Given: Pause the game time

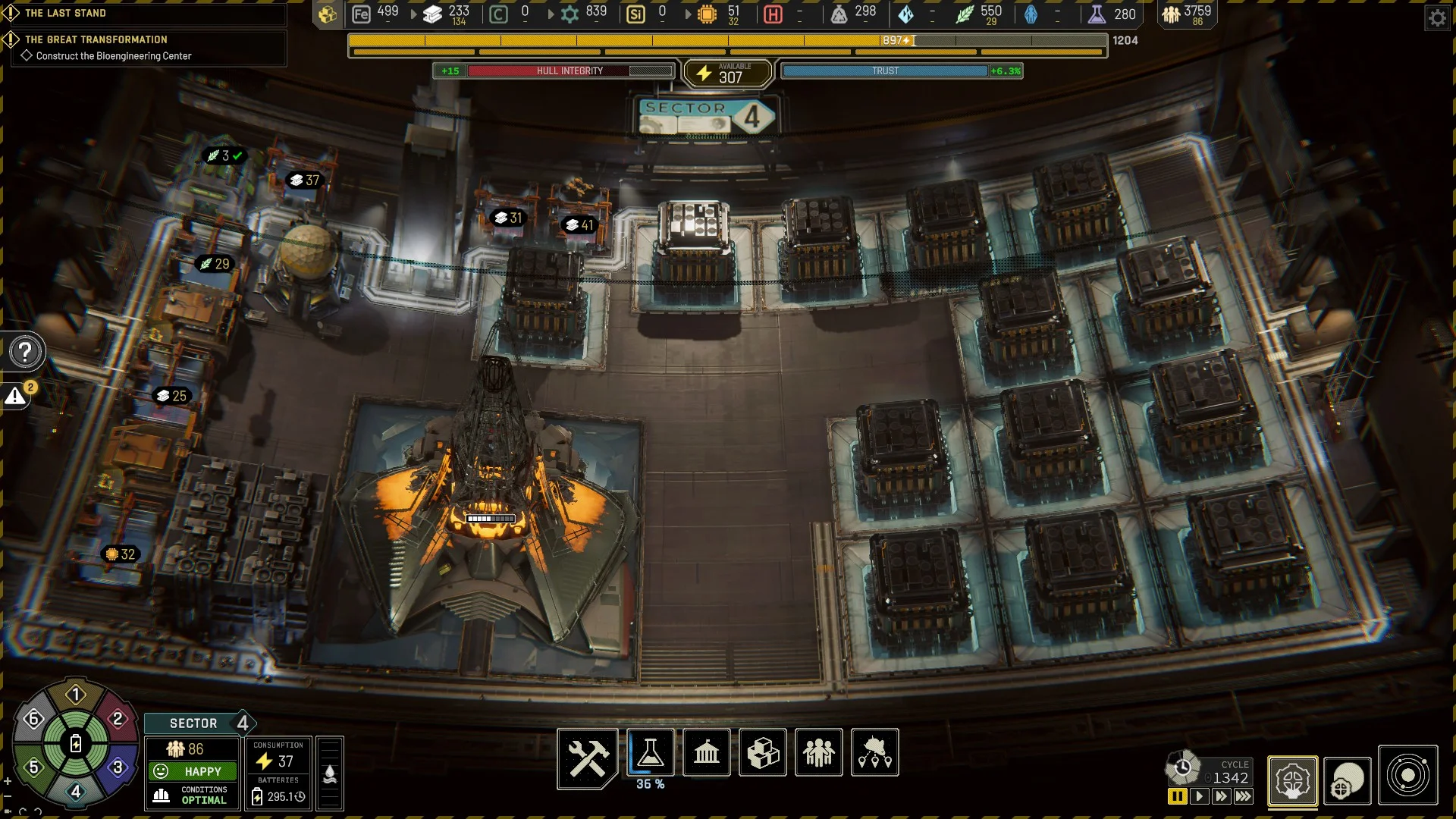Looking at the screenshot, I should (x=1177, y=796).
